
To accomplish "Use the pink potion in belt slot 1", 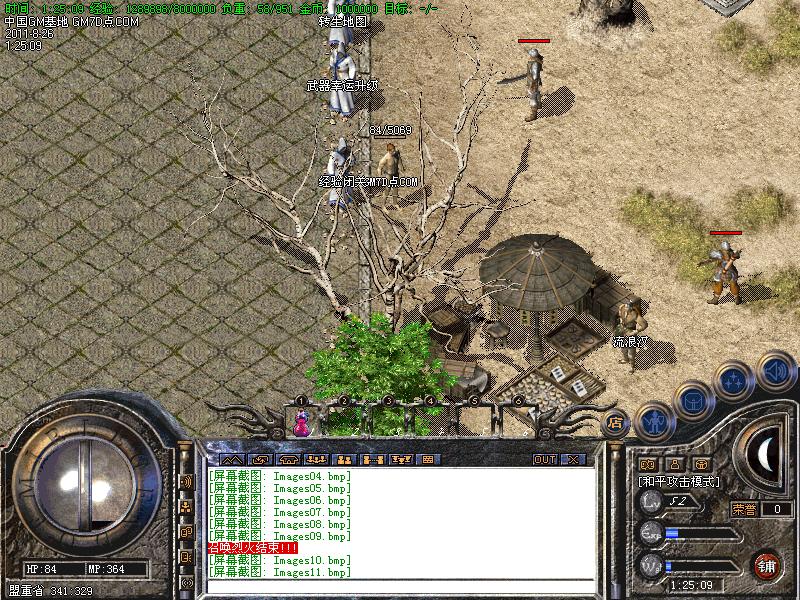I will coord(301,424).
